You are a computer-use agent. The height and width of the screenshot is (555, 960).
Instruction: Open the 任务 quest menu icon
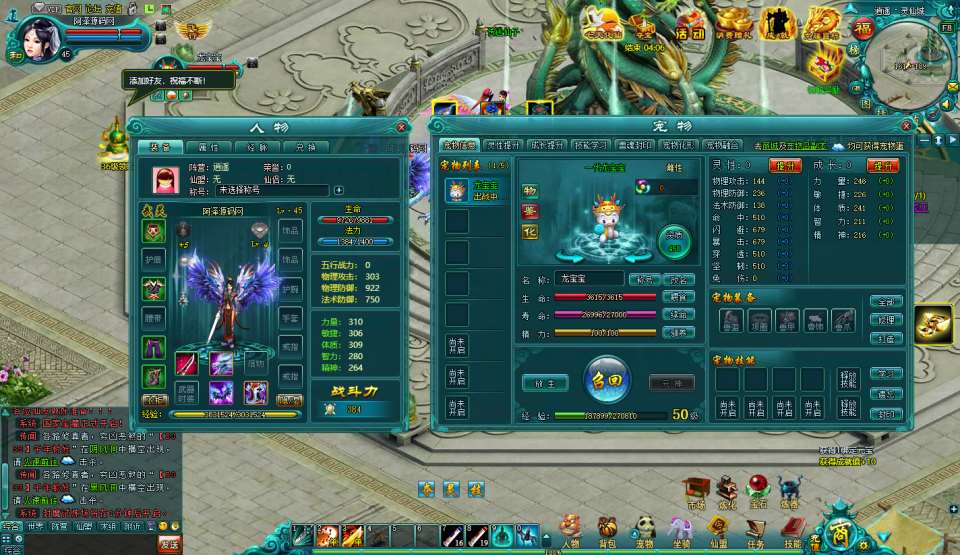coord(755,529)
